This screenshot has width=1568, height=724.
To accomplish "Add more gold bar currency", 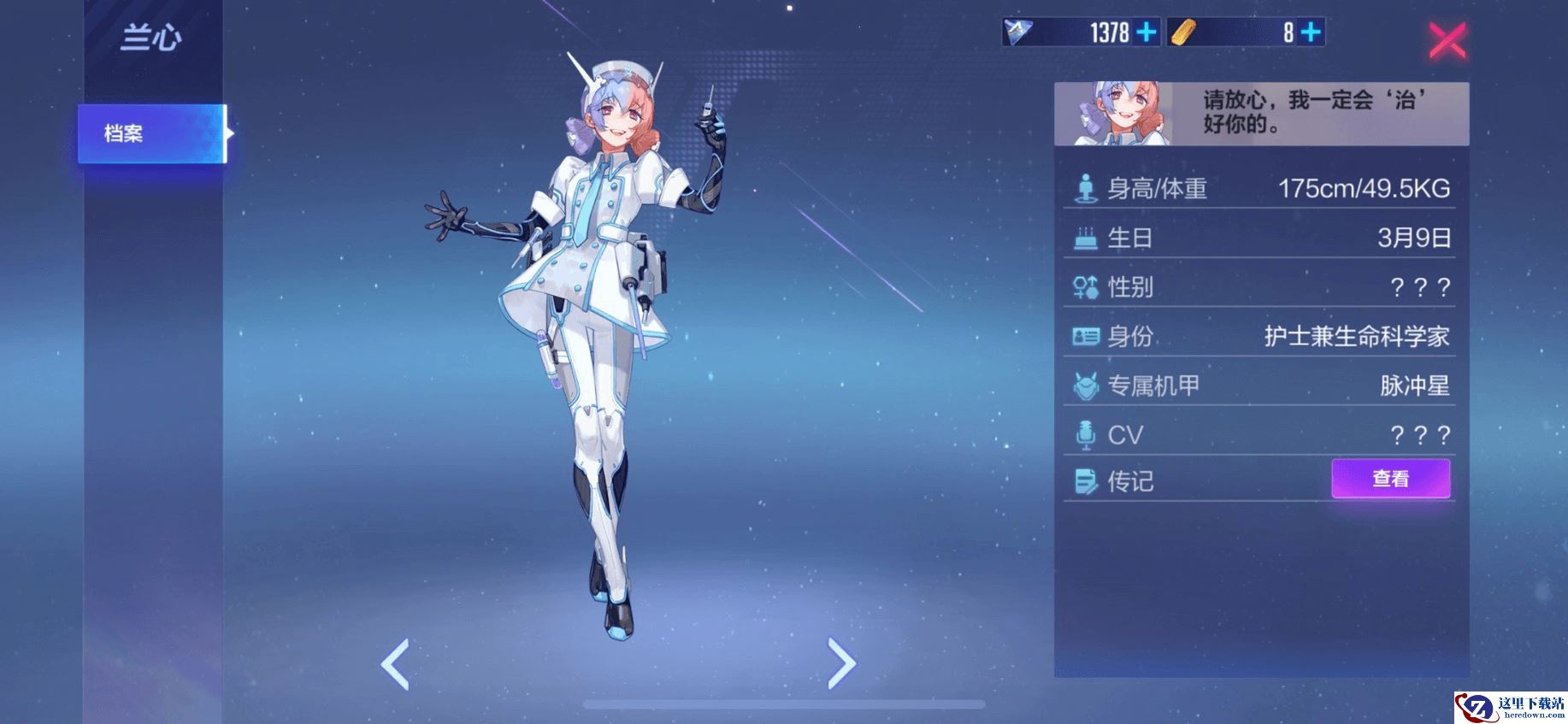I will (1310, 32).
